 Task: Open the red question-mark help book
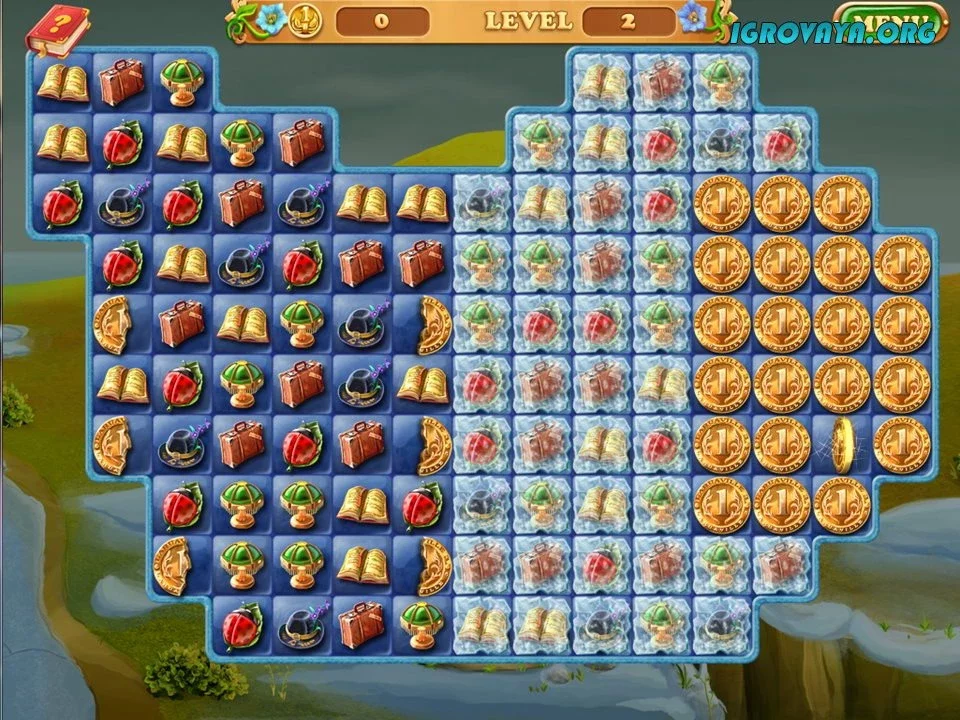[56, 31]
